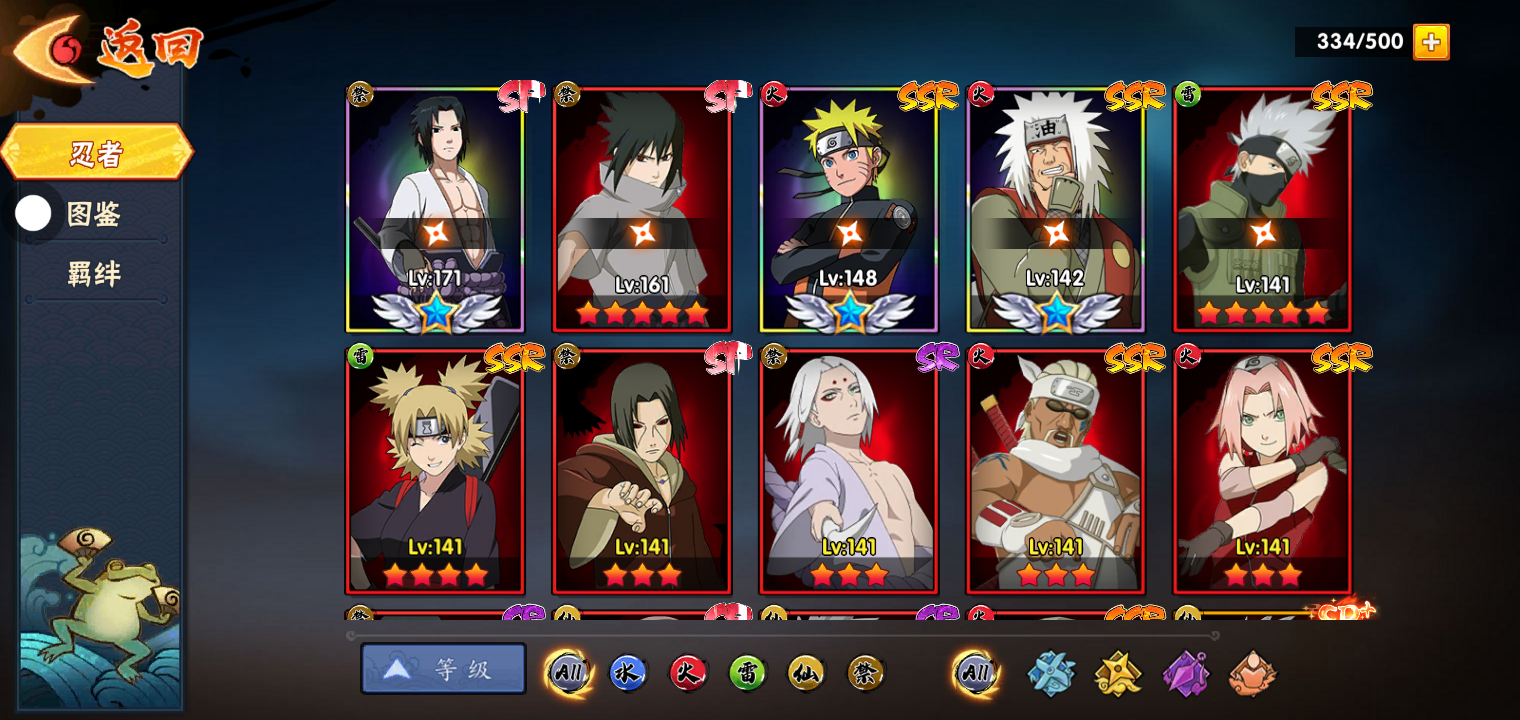Filter ninjas by the red 火 element

(687, 673)
